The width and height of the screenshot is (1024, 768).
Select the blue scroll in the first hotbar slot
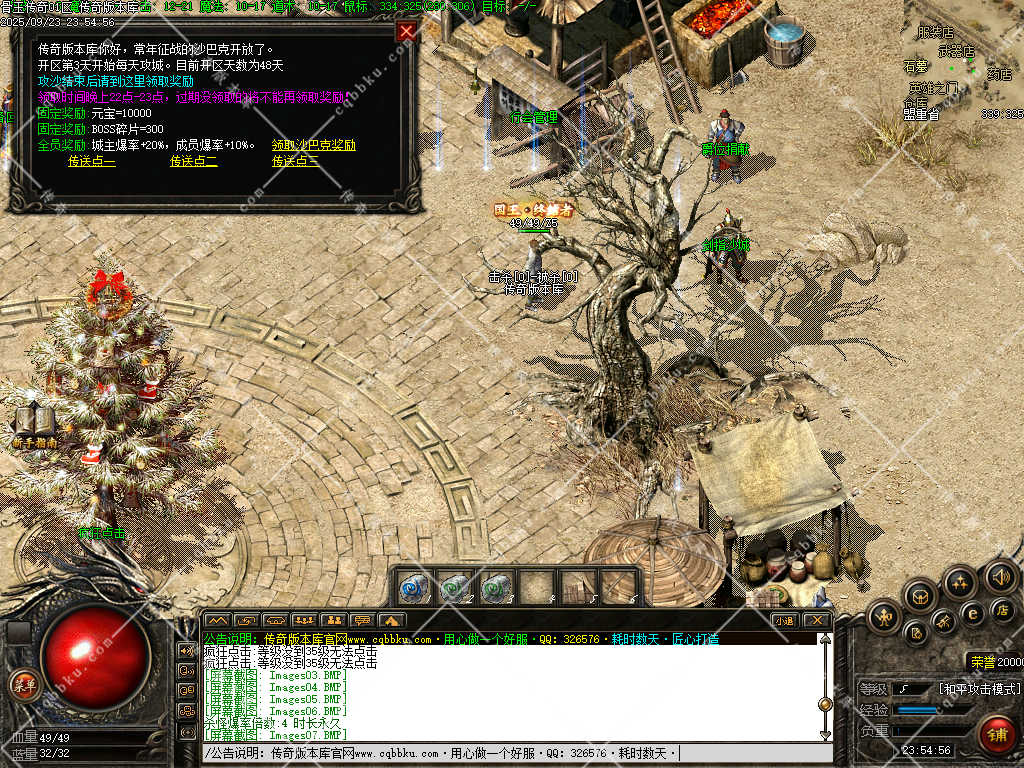[x=415, y=586]
